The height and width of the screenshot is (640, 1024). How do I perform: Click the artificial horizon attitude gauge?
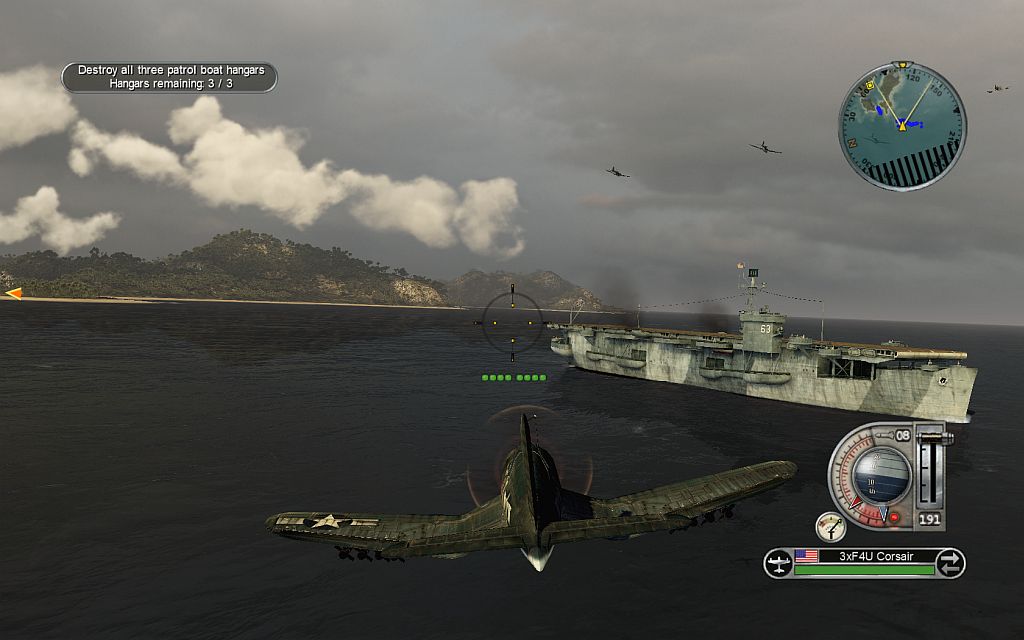[881, 473]
